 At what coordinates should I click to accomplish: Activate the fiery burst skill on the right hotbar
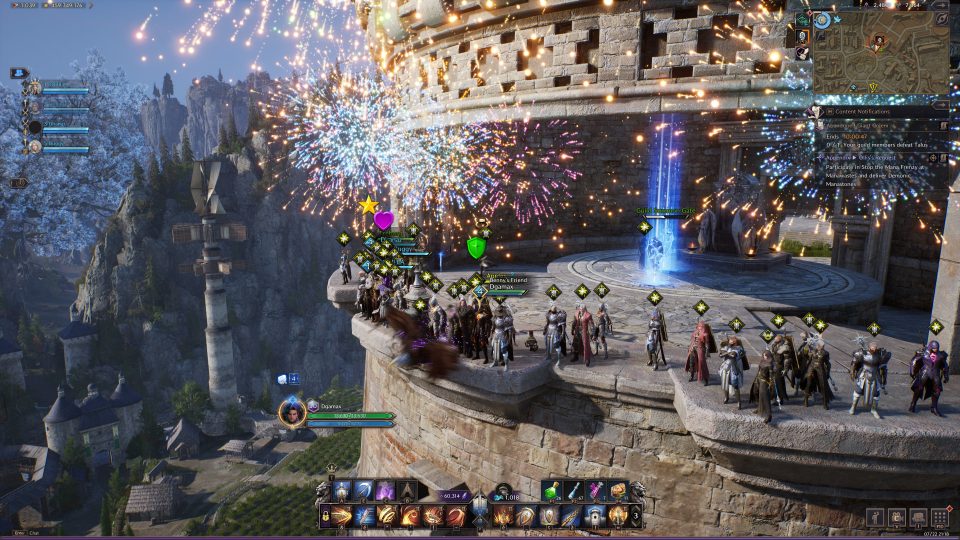pos(504,516)
